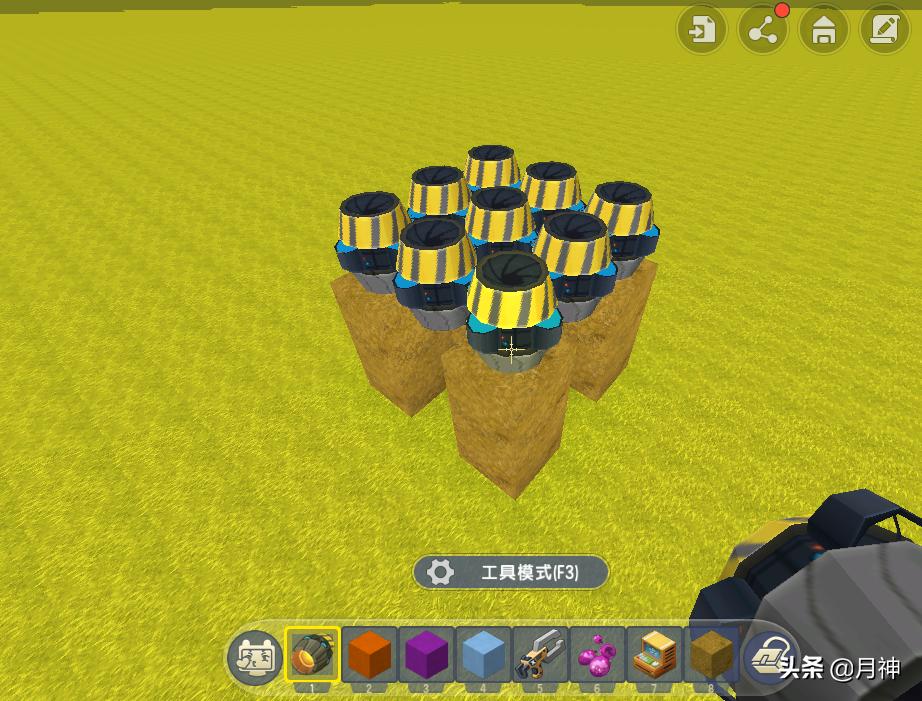This screenshot has height=701, width=922.
Task: Open the share button with red dot
Action: pos(763,31)
